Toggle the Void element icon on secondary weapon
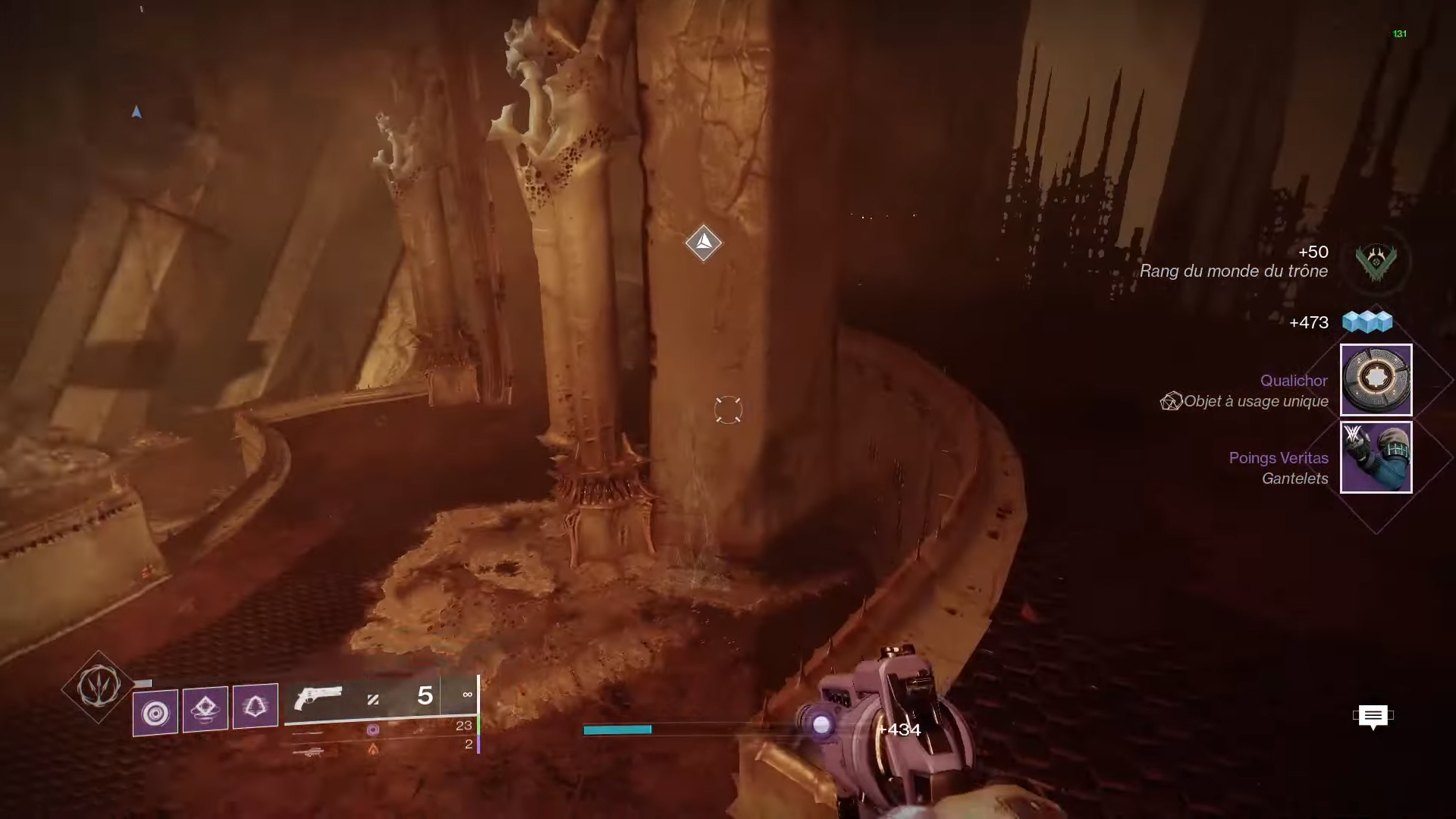 pos(373,730)
